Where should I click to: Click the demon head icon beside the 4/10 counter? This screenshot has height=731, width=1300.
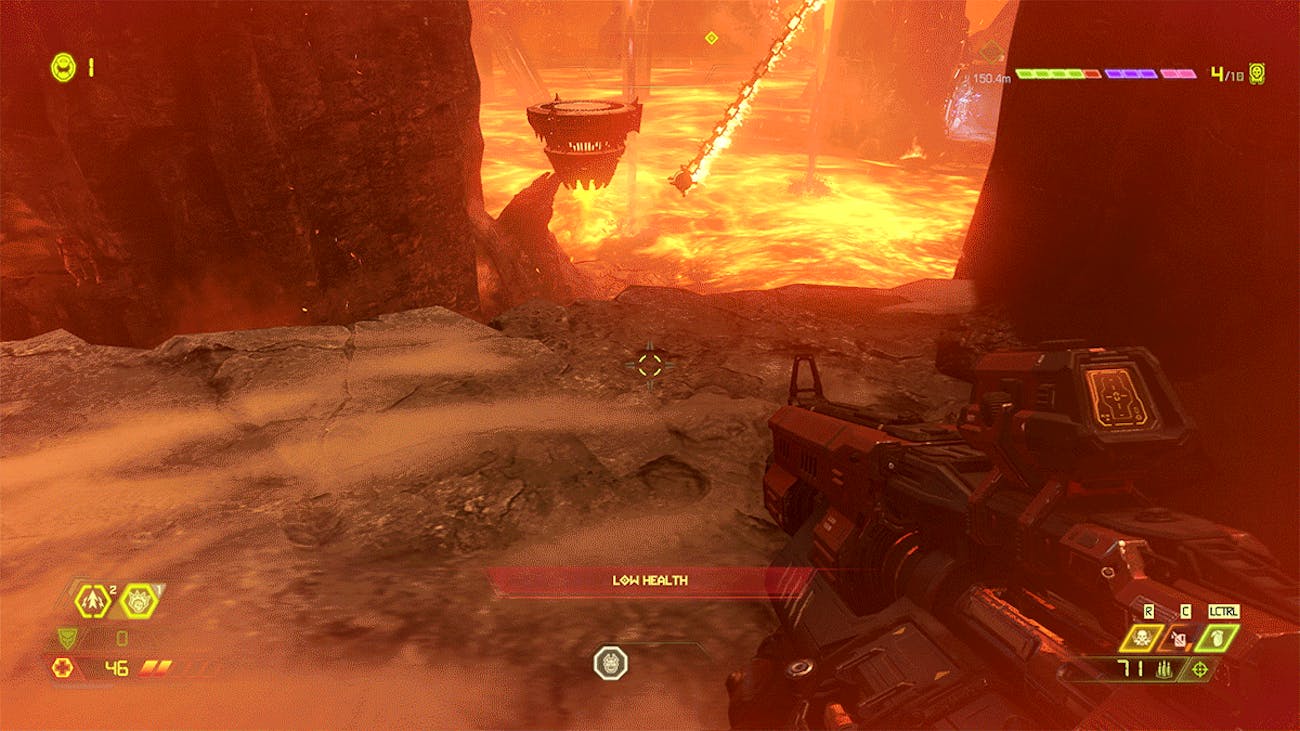(1257, 74)
